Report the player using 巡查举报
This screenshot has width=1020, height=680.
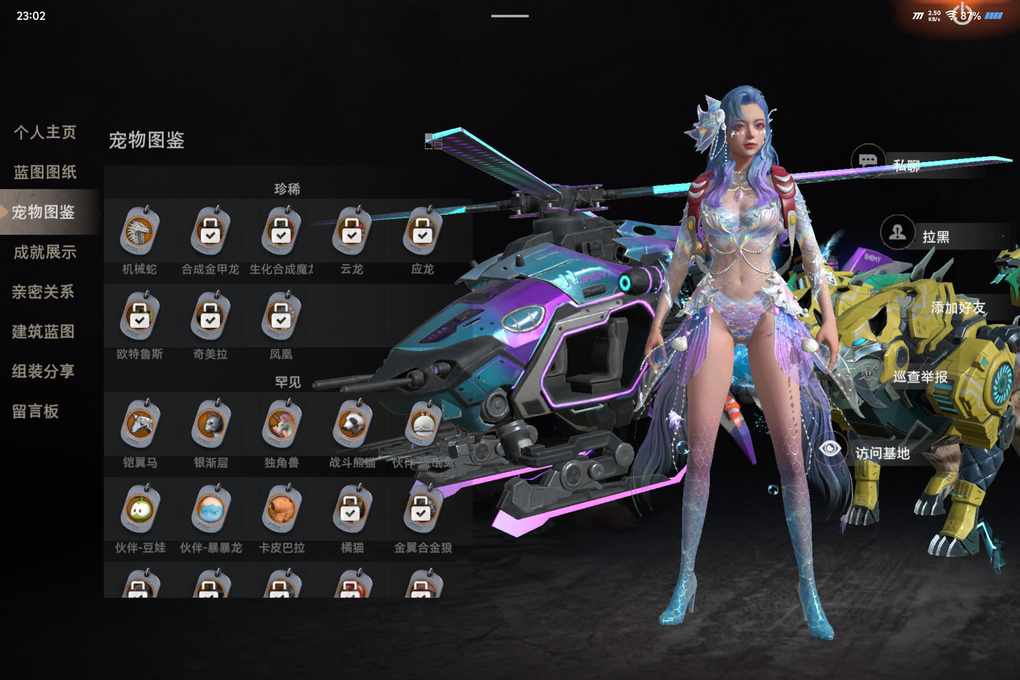point(920,377)
